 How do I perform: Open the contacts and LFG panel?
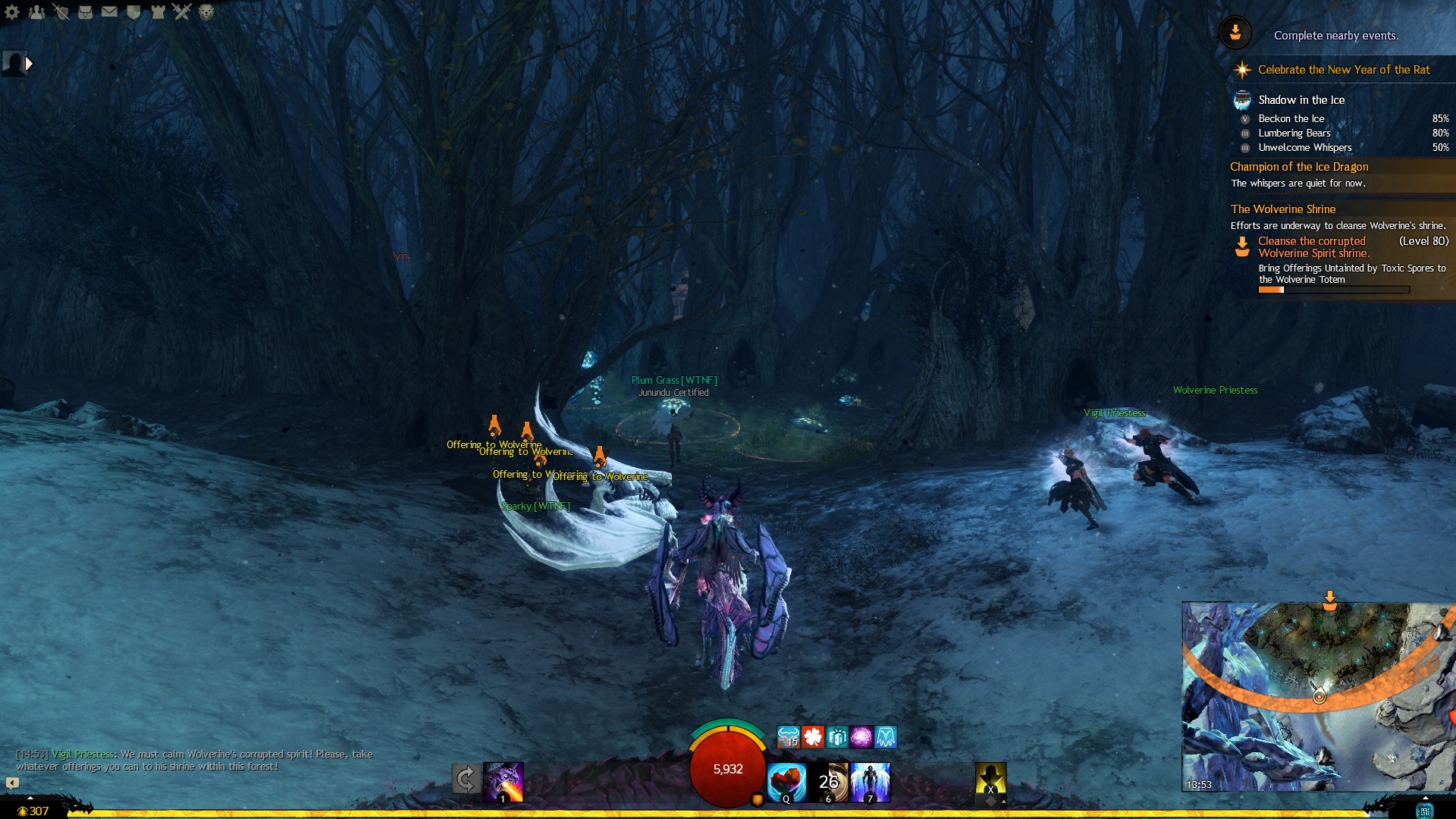pos(36,12)
